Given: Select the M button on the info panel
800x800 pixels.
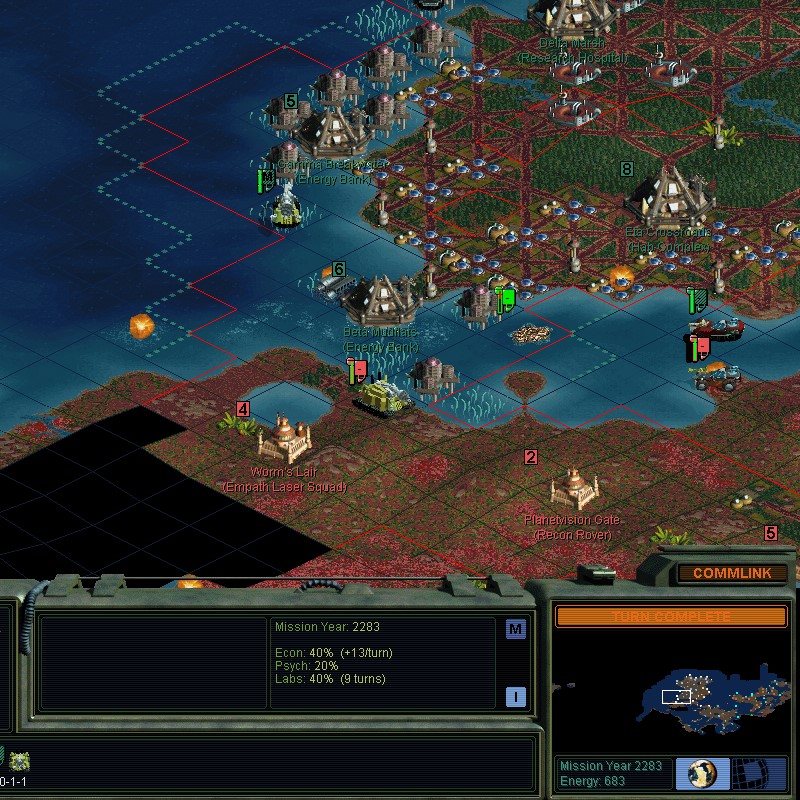Looking at the screenshot, I should point(516,629).
